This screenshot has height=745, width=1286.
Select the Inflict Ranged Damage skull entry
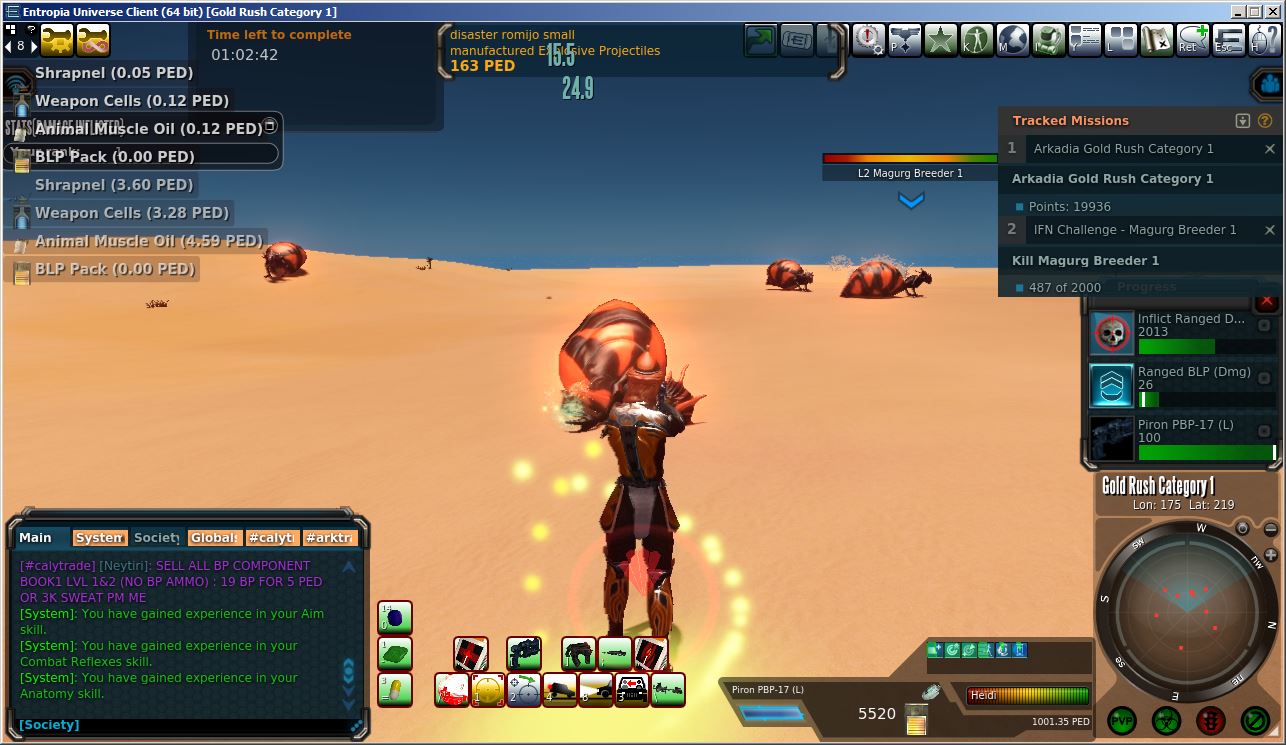coord(1111,333)
